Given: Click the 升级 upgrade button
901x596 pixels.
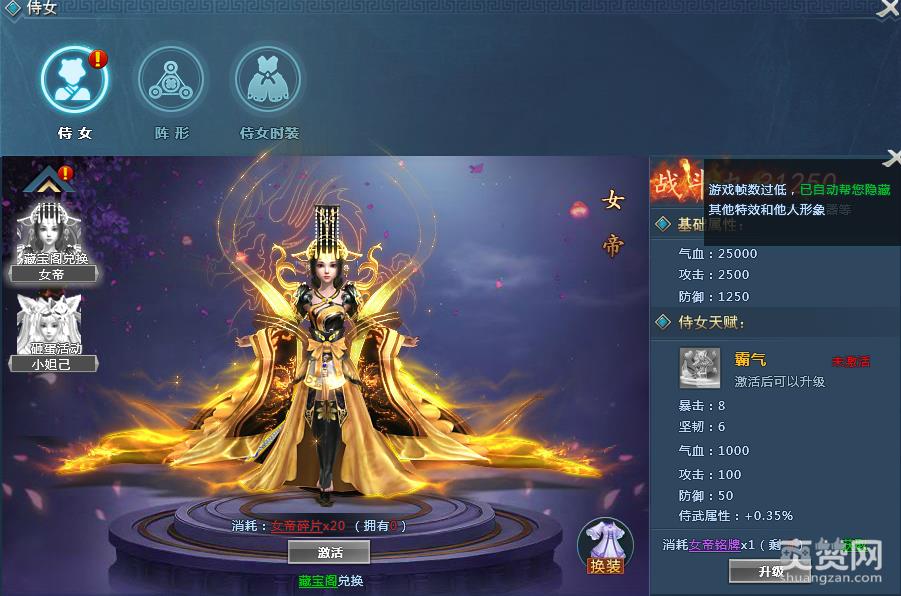Looking at the screenshot, I should click(x=770, y=571).
